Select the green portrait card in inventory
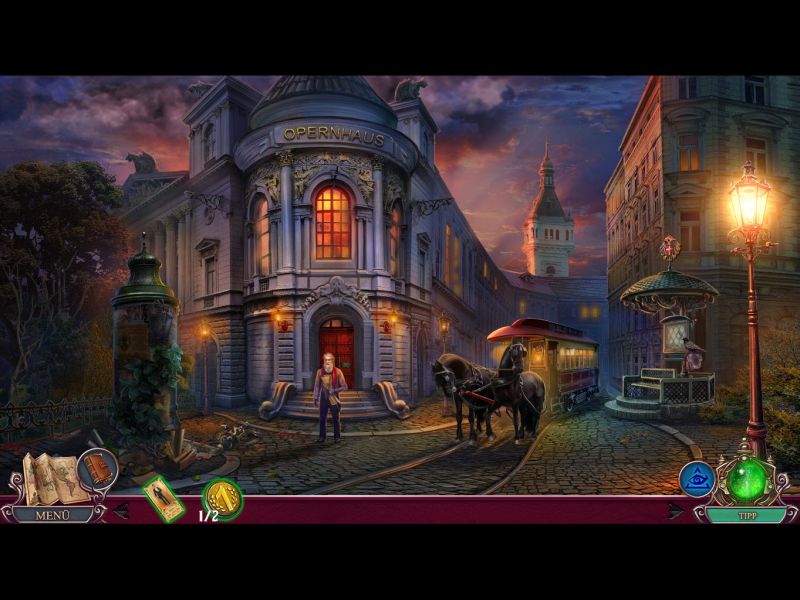 pos(161,497)
